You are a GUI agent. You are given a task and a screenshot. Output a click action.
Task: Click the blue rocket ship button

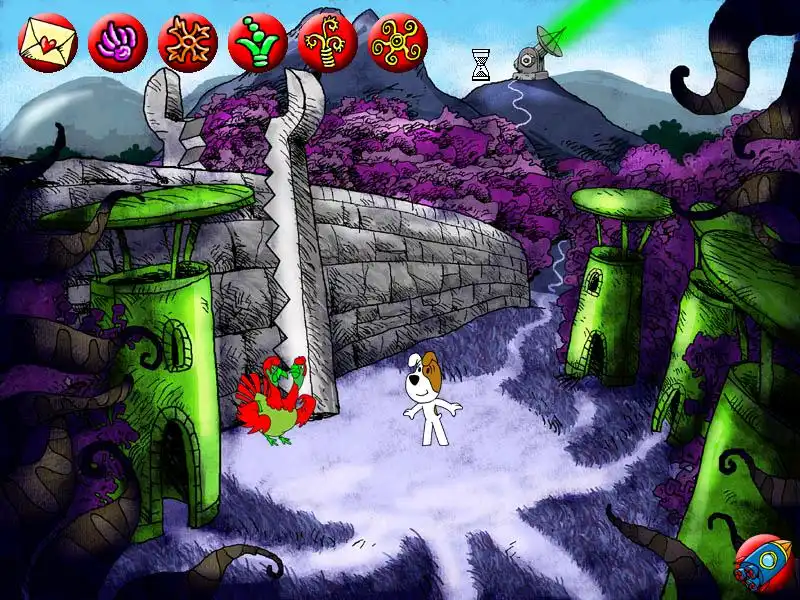762,564
